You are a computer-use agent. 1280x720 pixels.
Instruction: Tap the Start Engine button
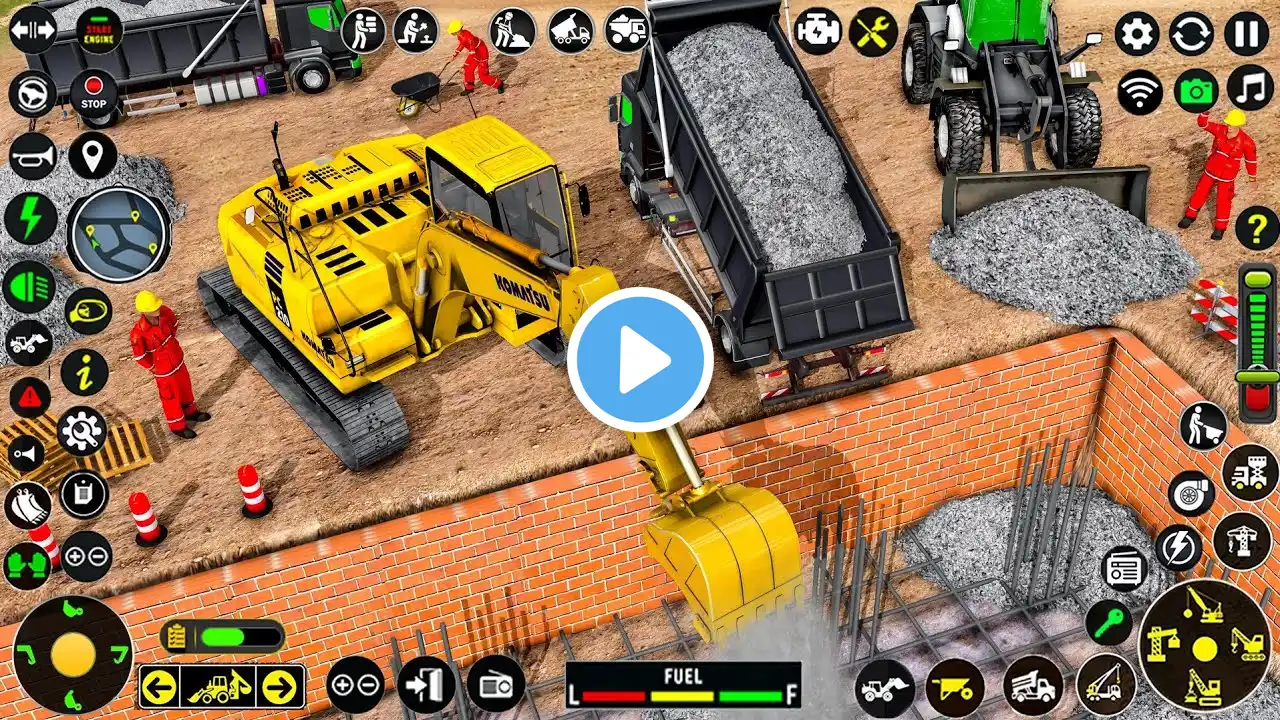tap(99, 30)
